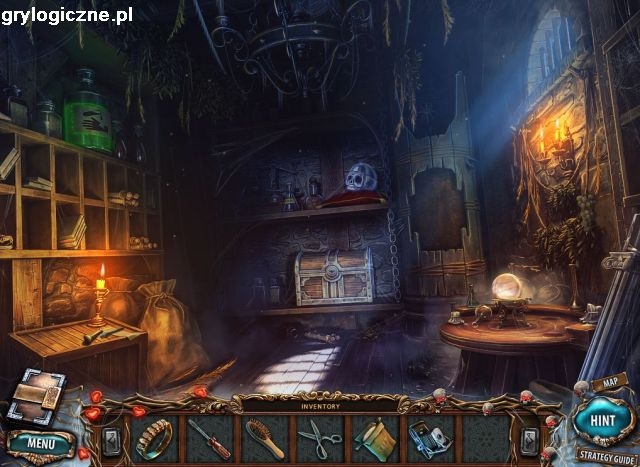Open the journal book icon
The image size is (640, 467).
pyautogui.click(x=36, y=397)
